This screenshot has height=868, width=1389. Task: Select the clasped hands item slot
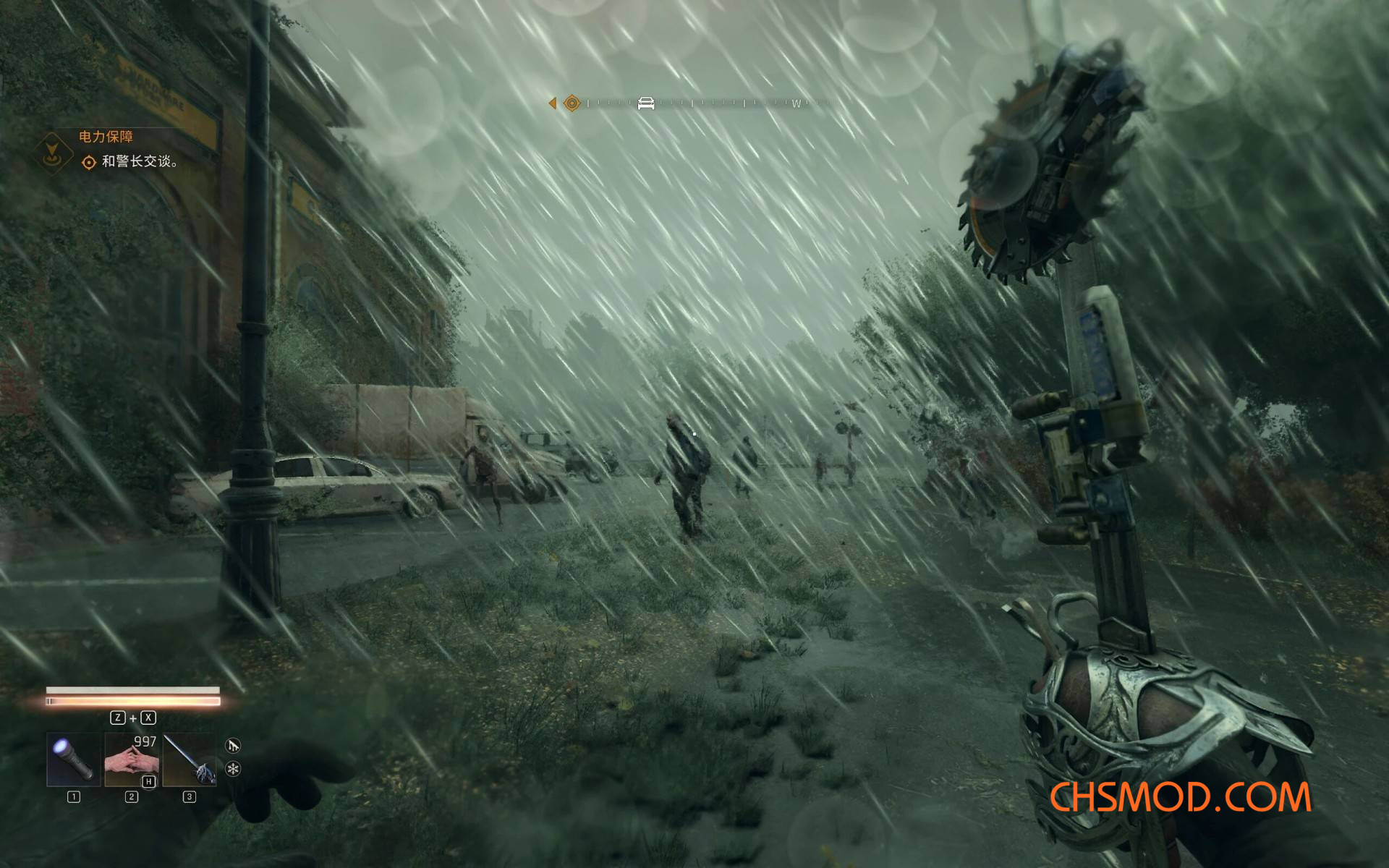(132, 759)
